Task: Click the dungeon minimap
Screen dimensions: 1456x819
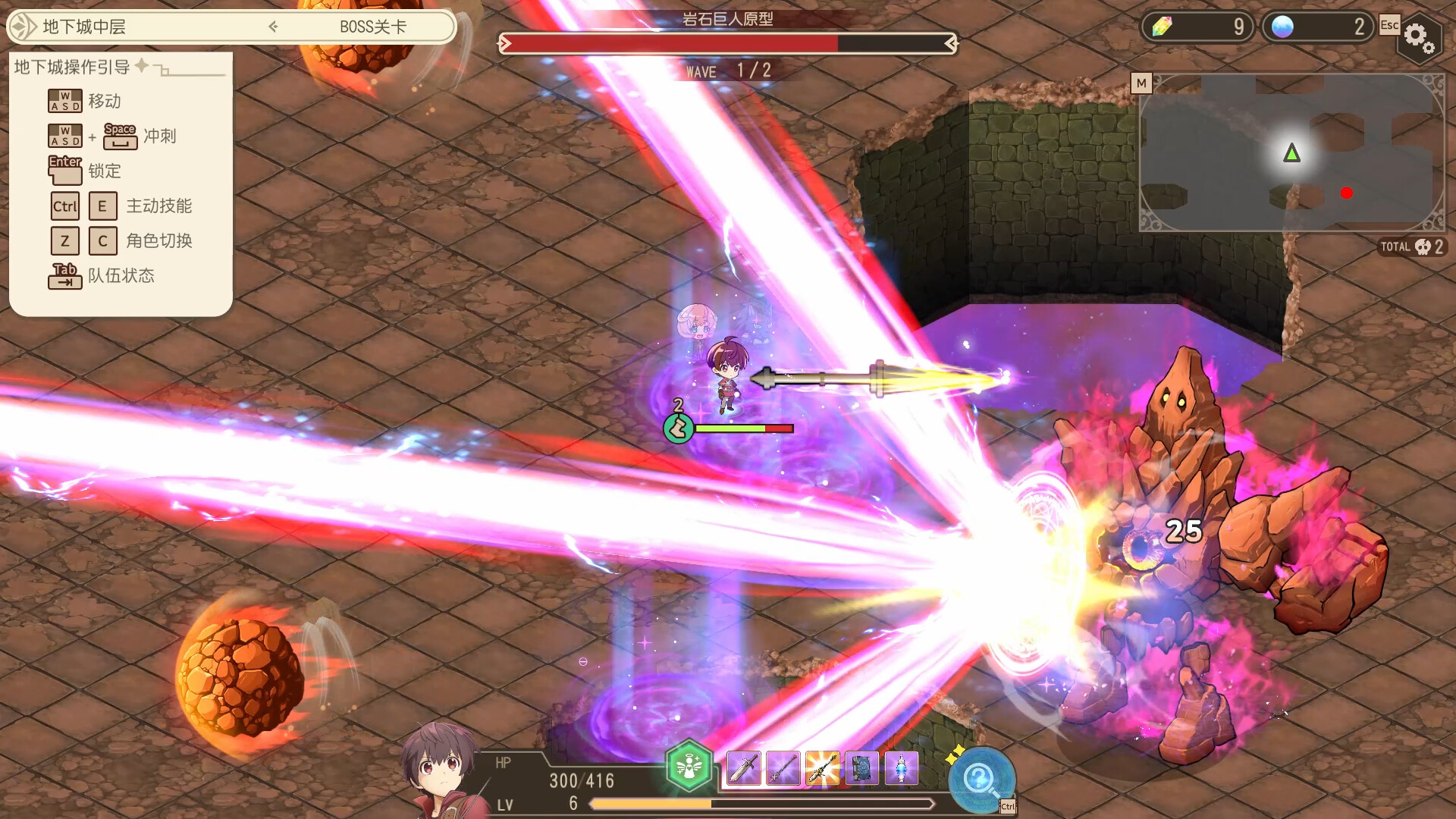Action: (x=1291, y=152)
